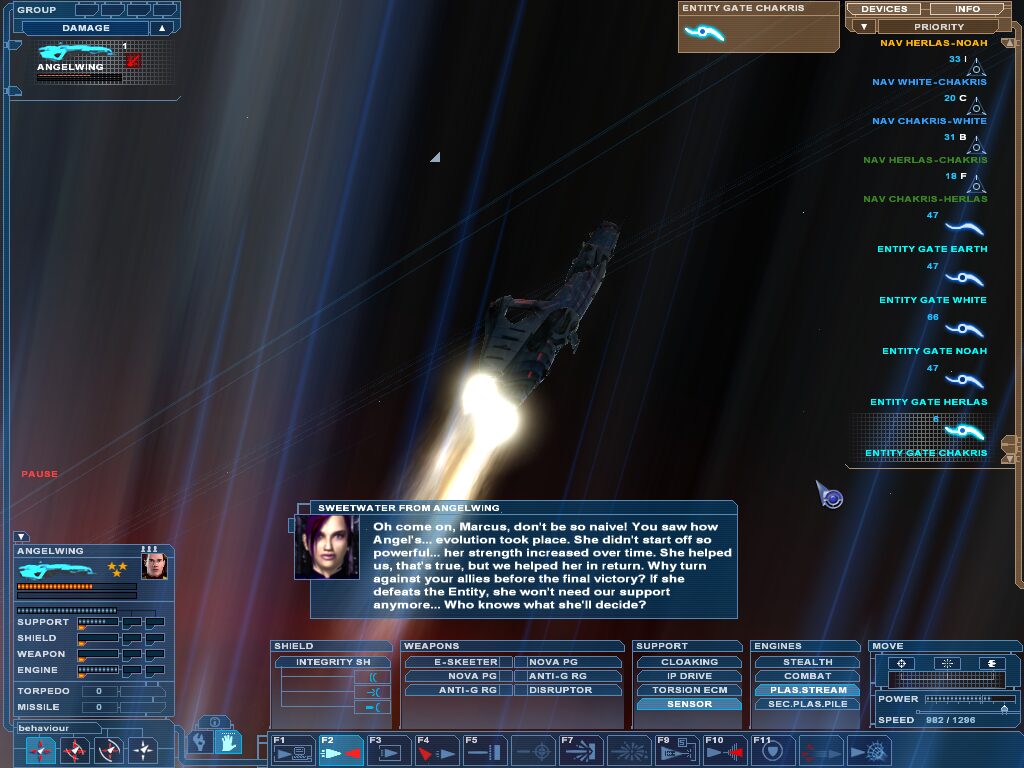The image size is (1024, 768).
Task: Choose Nav White-Chakris from the list
Action: pos(929,82)
